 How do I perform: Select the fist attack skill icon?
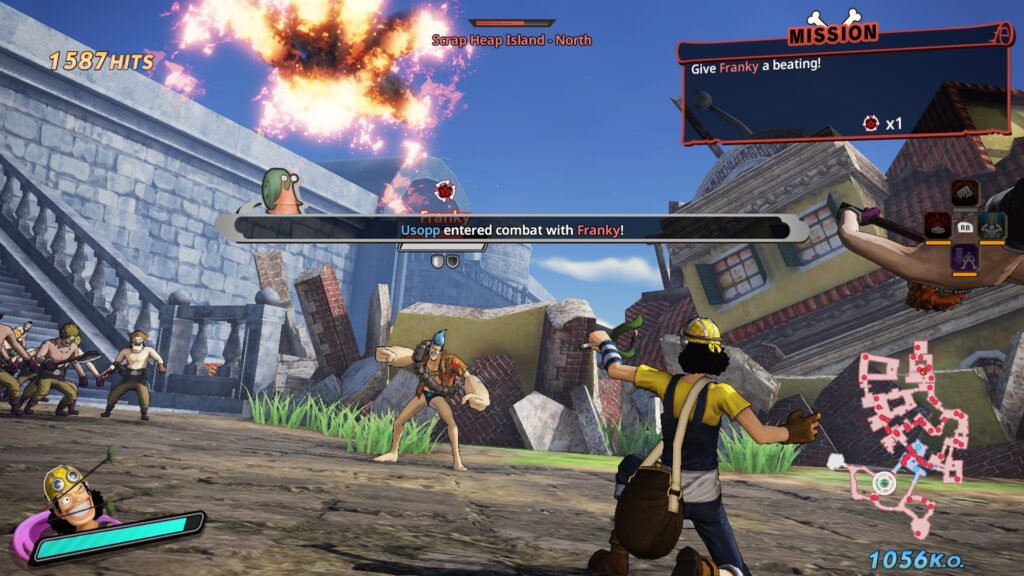point(964,193)
